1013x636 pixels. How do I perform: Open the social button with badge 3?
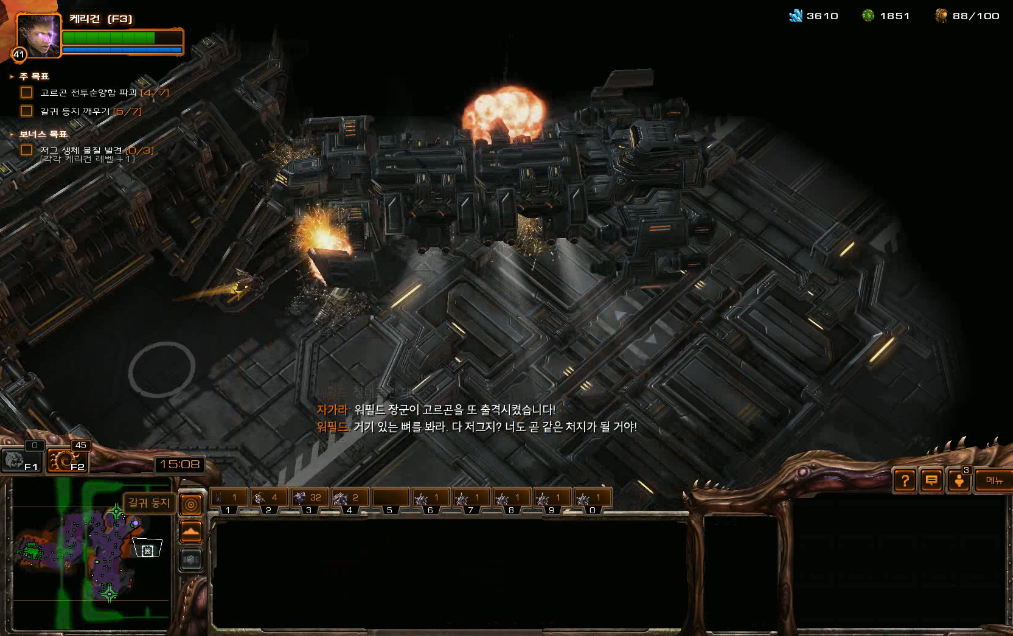(x=959, y=481)
